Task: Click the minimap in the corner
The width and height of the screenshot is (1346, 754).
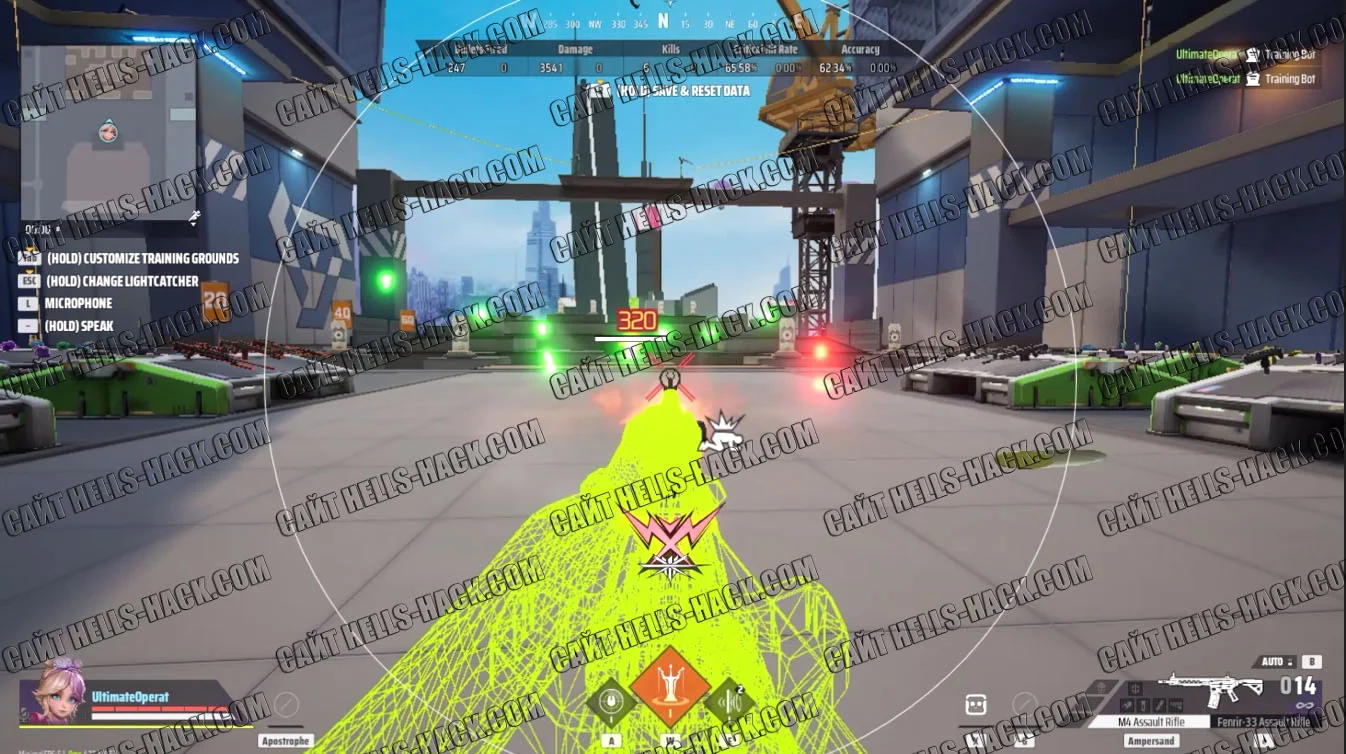Action: (x=108, y=132)
